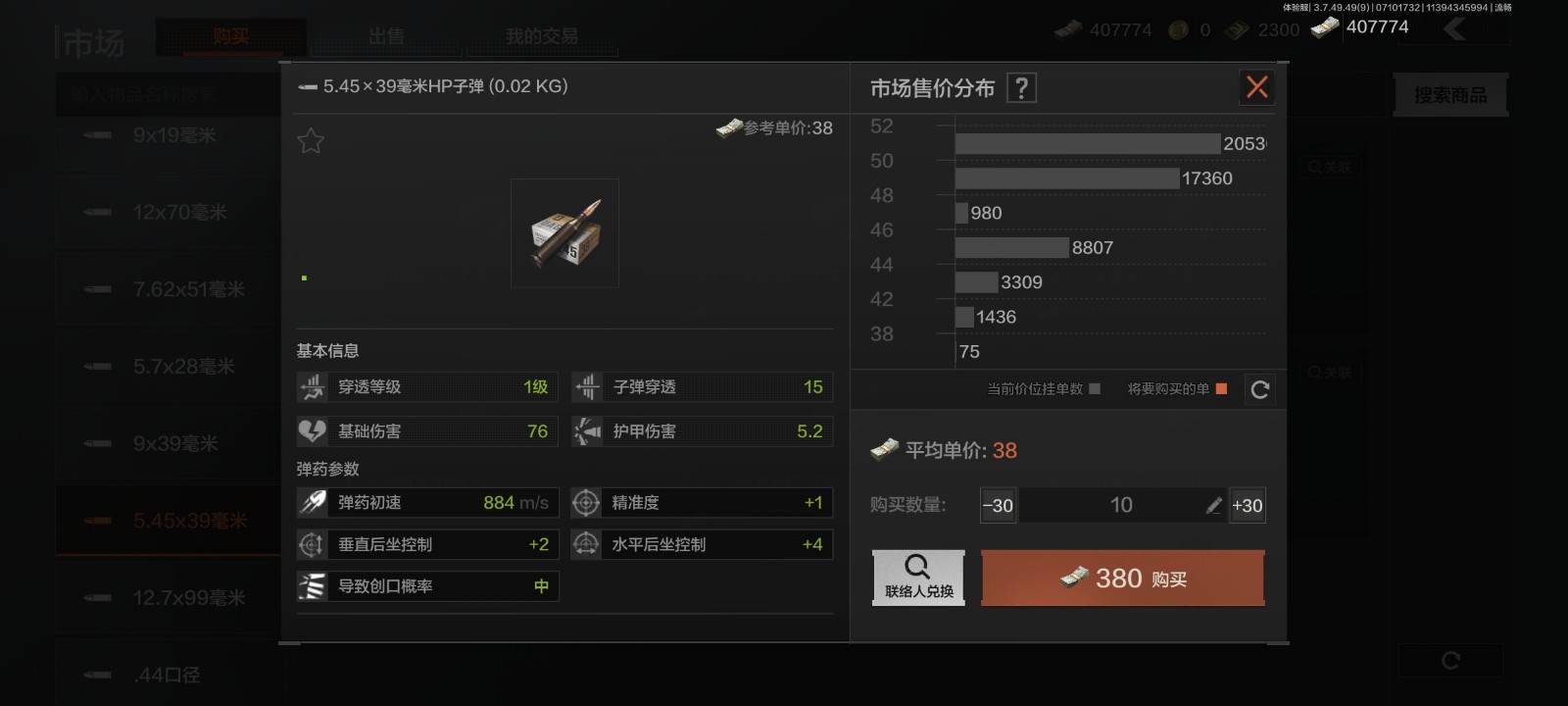Click the 穿透等级 penetration level icon

pyautogui.click(x=312, y=386)
